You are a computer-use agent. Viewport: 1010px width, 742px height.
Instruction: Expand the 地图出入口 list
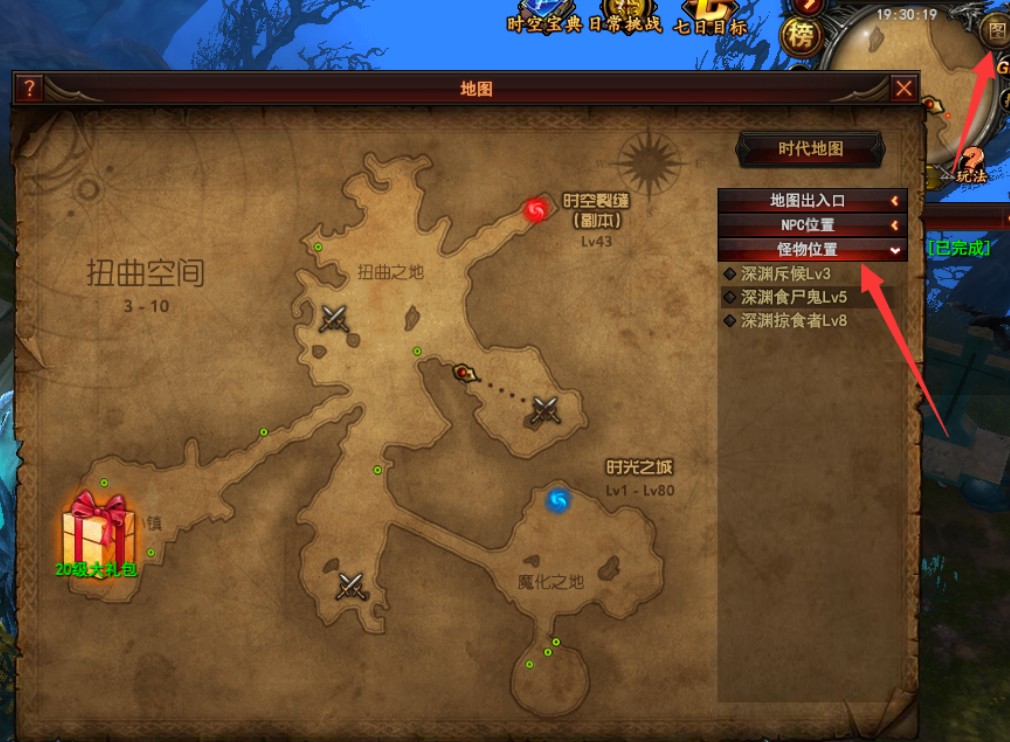pos(812,201)
